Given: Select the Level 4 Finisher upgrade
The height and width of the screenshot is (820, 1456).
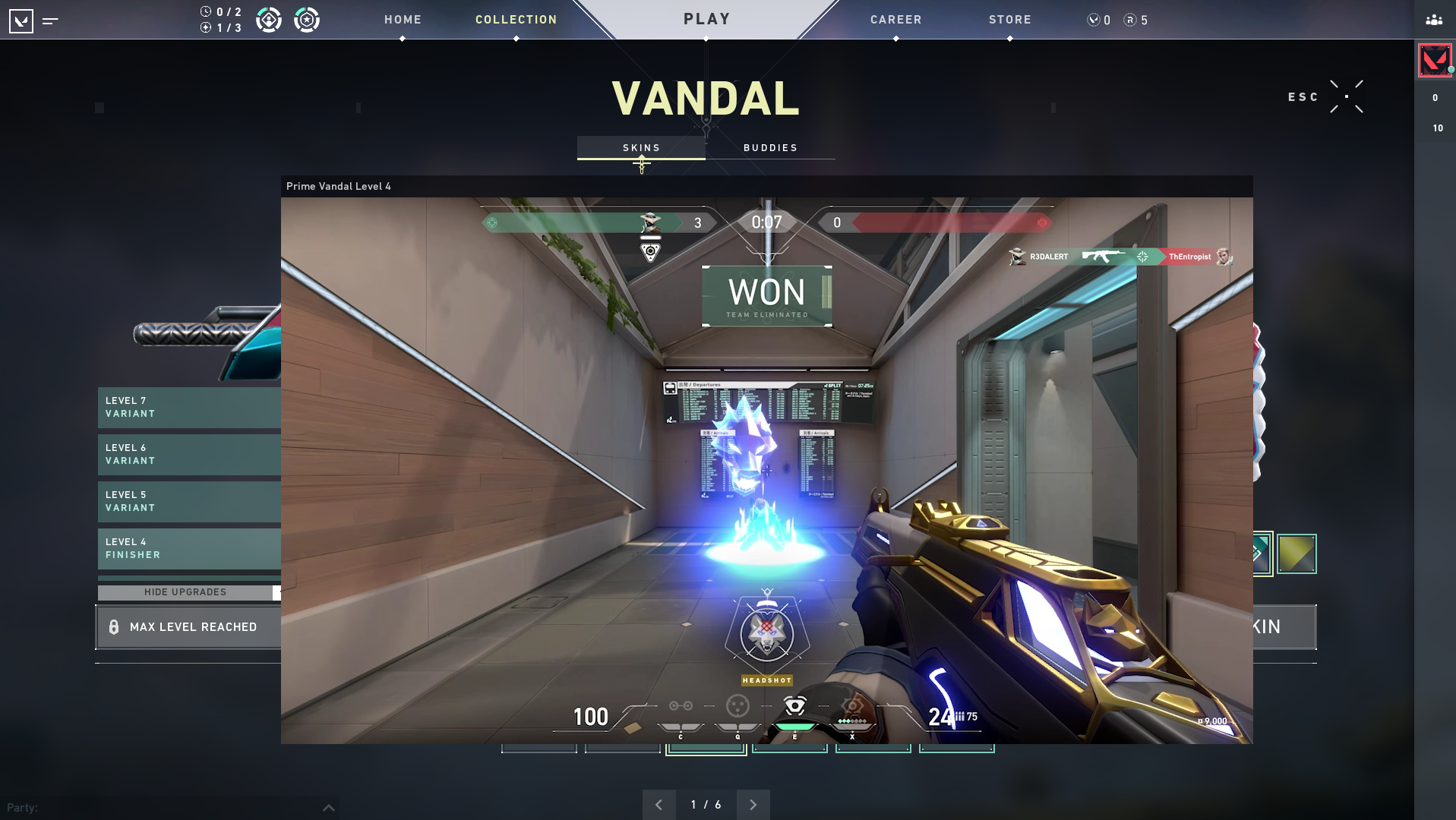Looking at the screenshot, I should pos(189,548).
